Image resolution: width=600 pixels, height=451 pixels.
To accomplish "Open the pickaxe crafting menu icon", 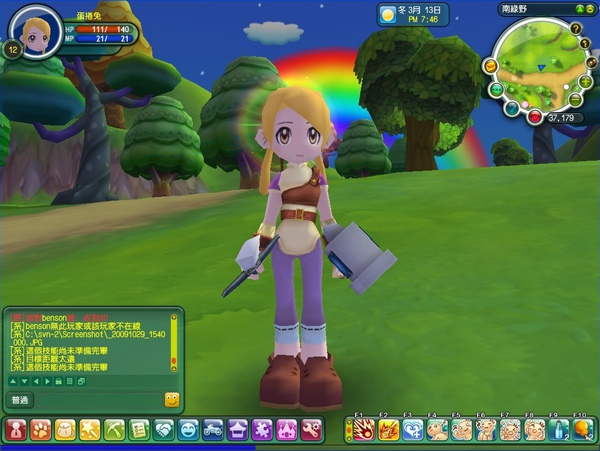I will (x=114, y=429).
